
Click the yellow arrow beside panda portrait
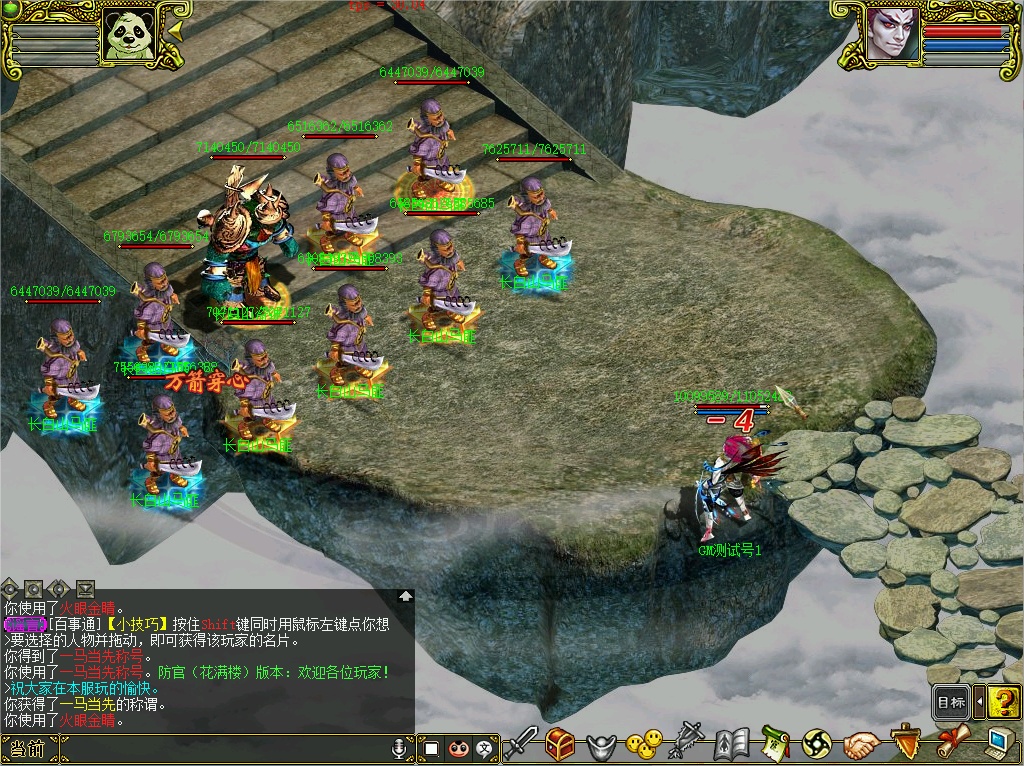176,31
